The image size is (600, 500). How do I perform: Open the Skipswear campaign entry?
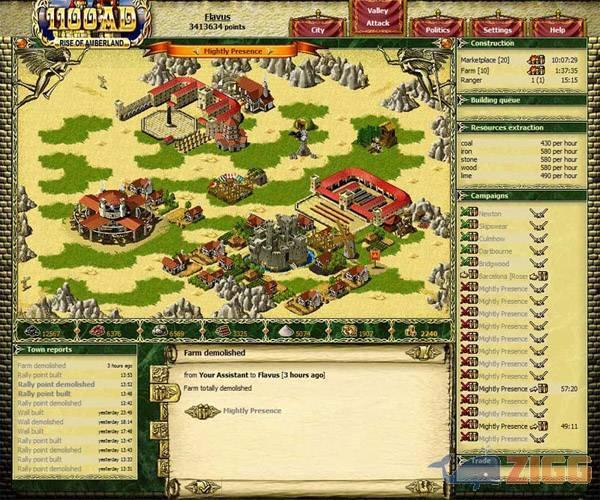(x=492, y=226)
